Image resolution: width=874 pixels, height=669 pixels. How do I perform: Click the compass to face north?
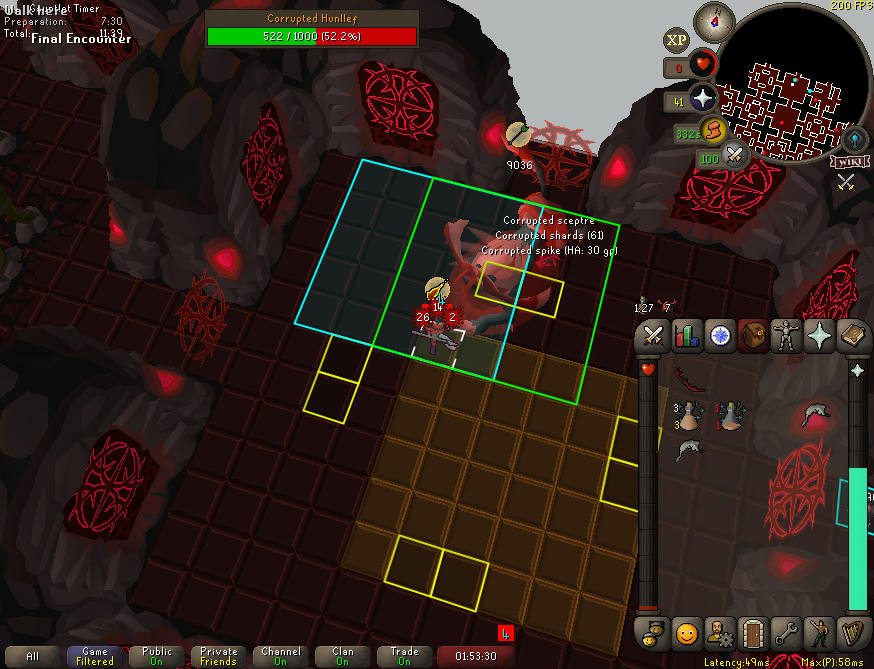pos(714,19)
